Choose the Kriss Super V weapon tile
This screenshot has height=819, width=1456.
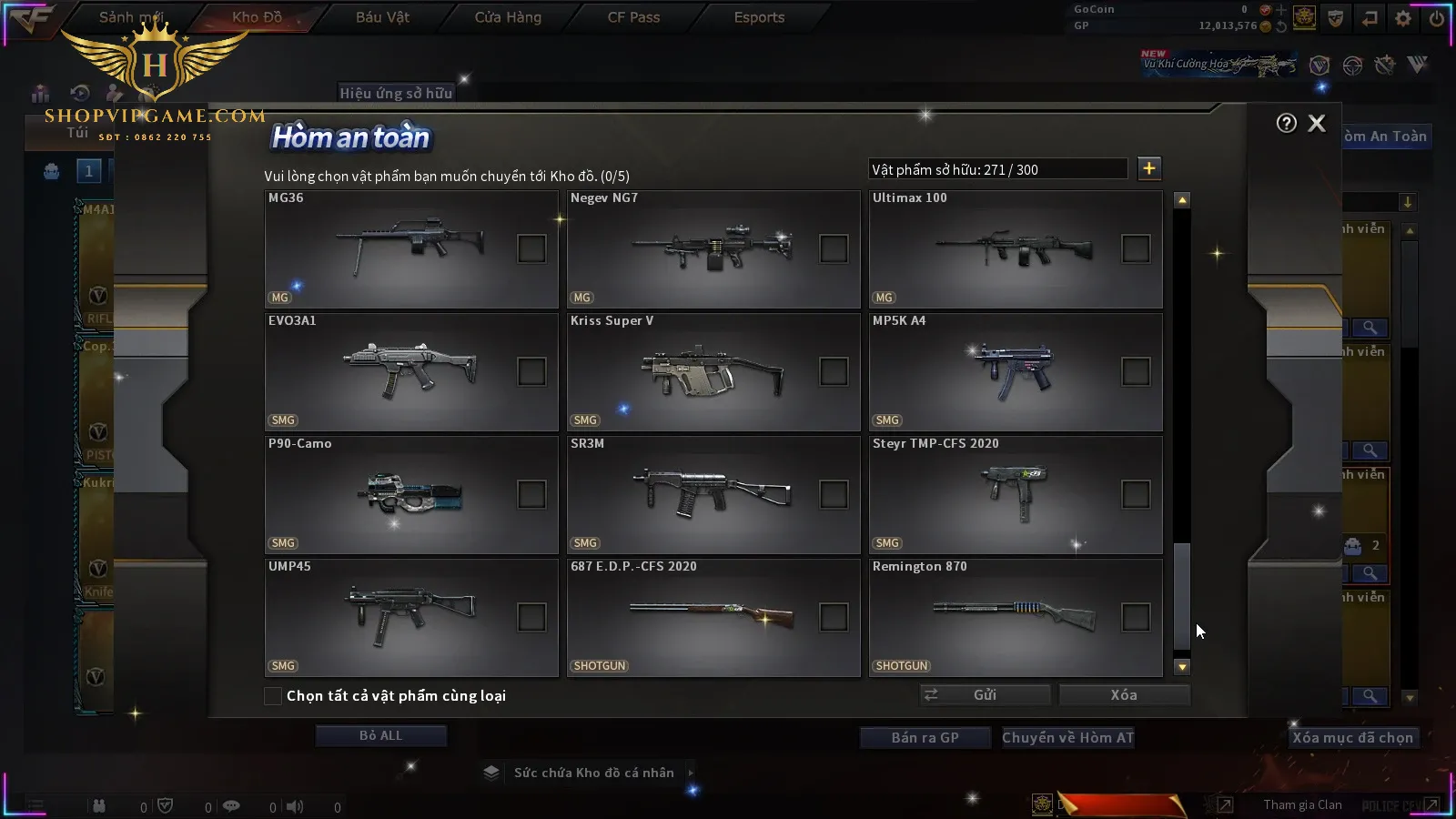pyautogui.click(x=701, y=371)
